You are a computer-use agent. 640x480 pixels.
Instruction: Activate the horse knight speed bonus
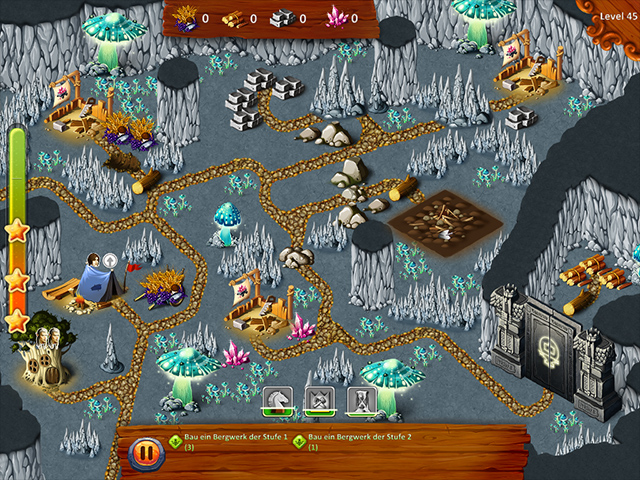pos(276,401)
